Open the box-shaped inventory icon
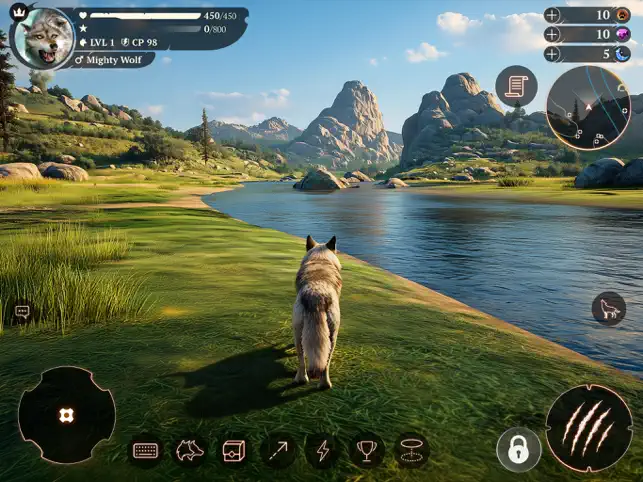This screenshot has height=482, width=643. point(234,451)
